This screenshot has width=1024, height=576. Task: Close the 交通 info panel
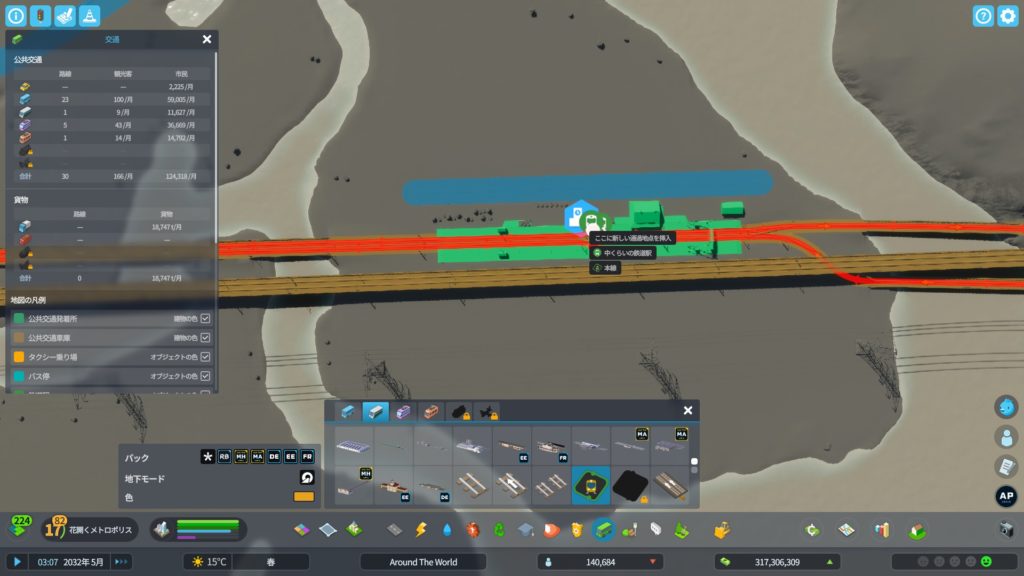207,39
